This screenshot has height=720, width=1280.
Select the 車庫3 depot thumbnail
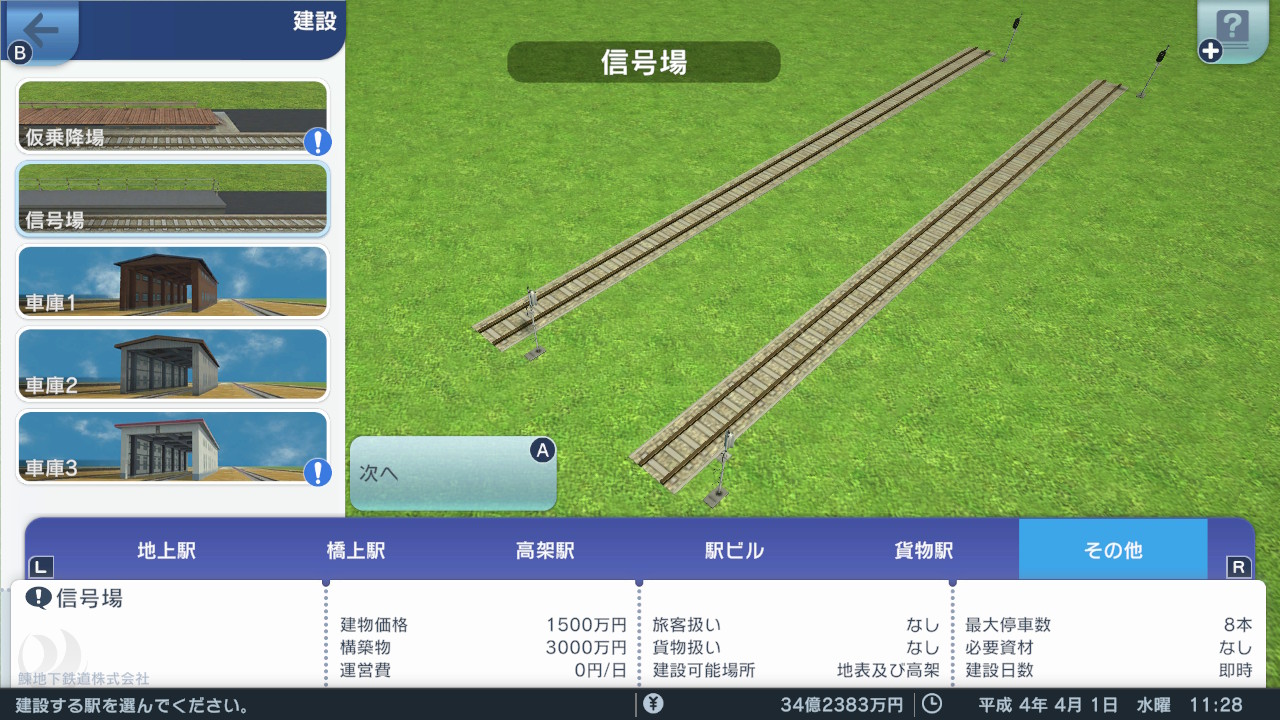pyautogui.click(x=170, y=447)
